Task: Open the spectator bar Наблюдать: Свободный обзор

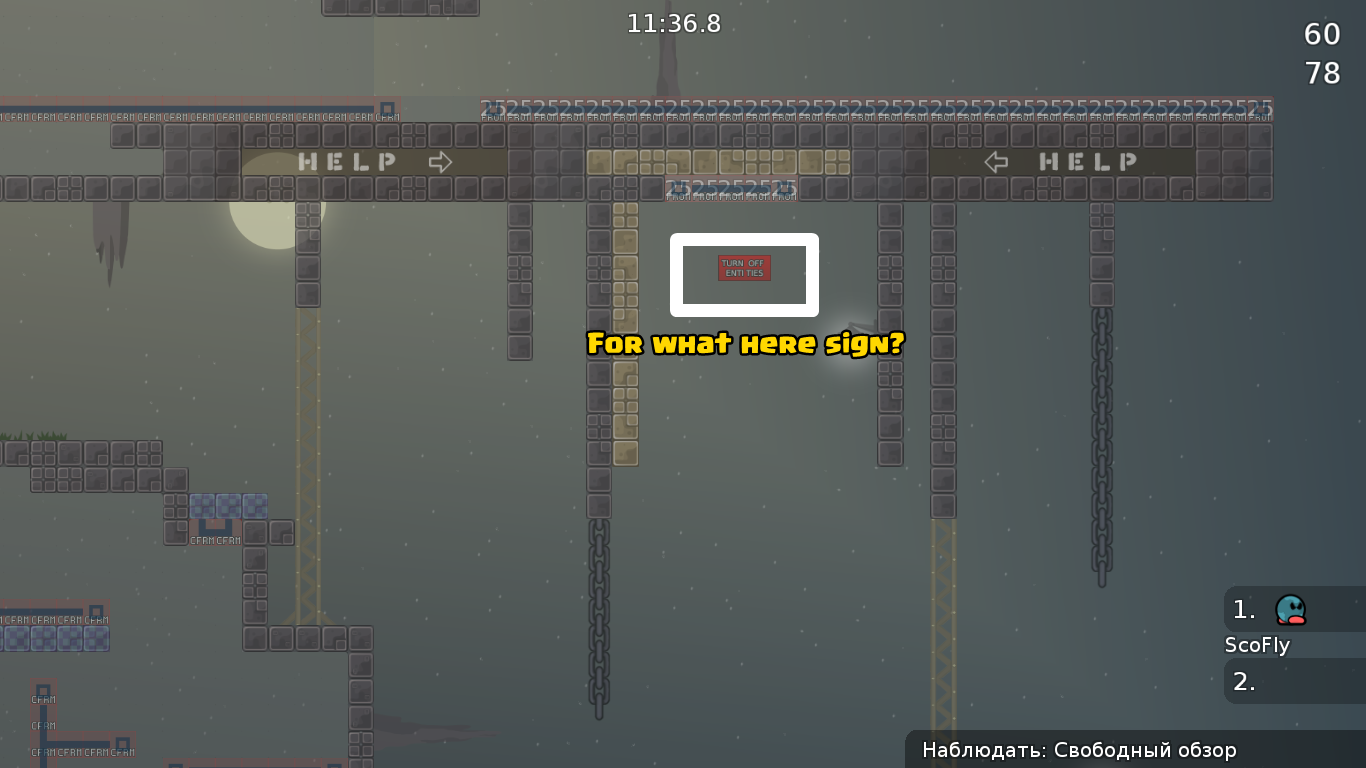Action: click(1078, 749)
